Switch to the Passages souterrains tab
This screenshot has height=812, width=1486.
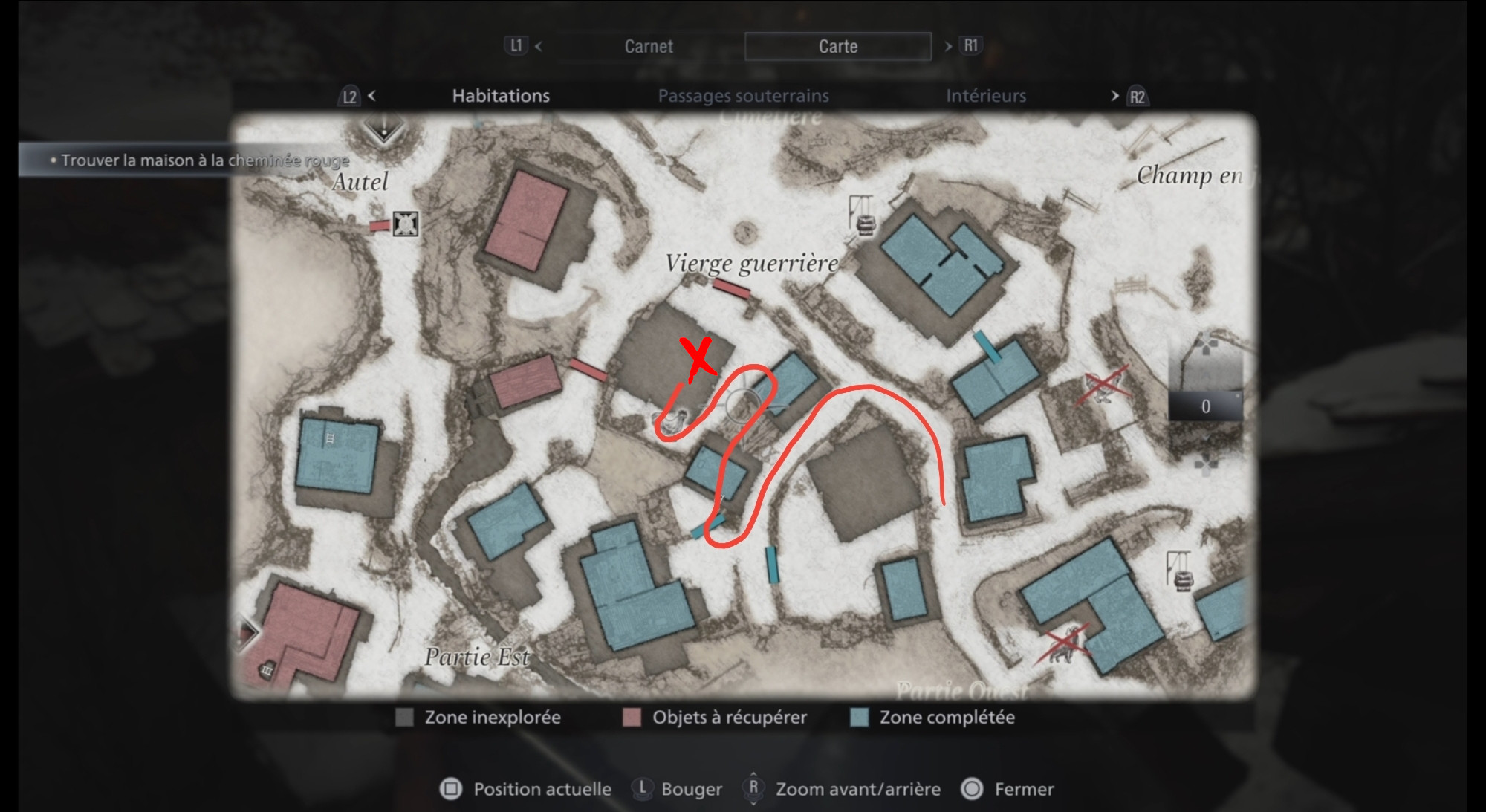[x=743, y=95]
